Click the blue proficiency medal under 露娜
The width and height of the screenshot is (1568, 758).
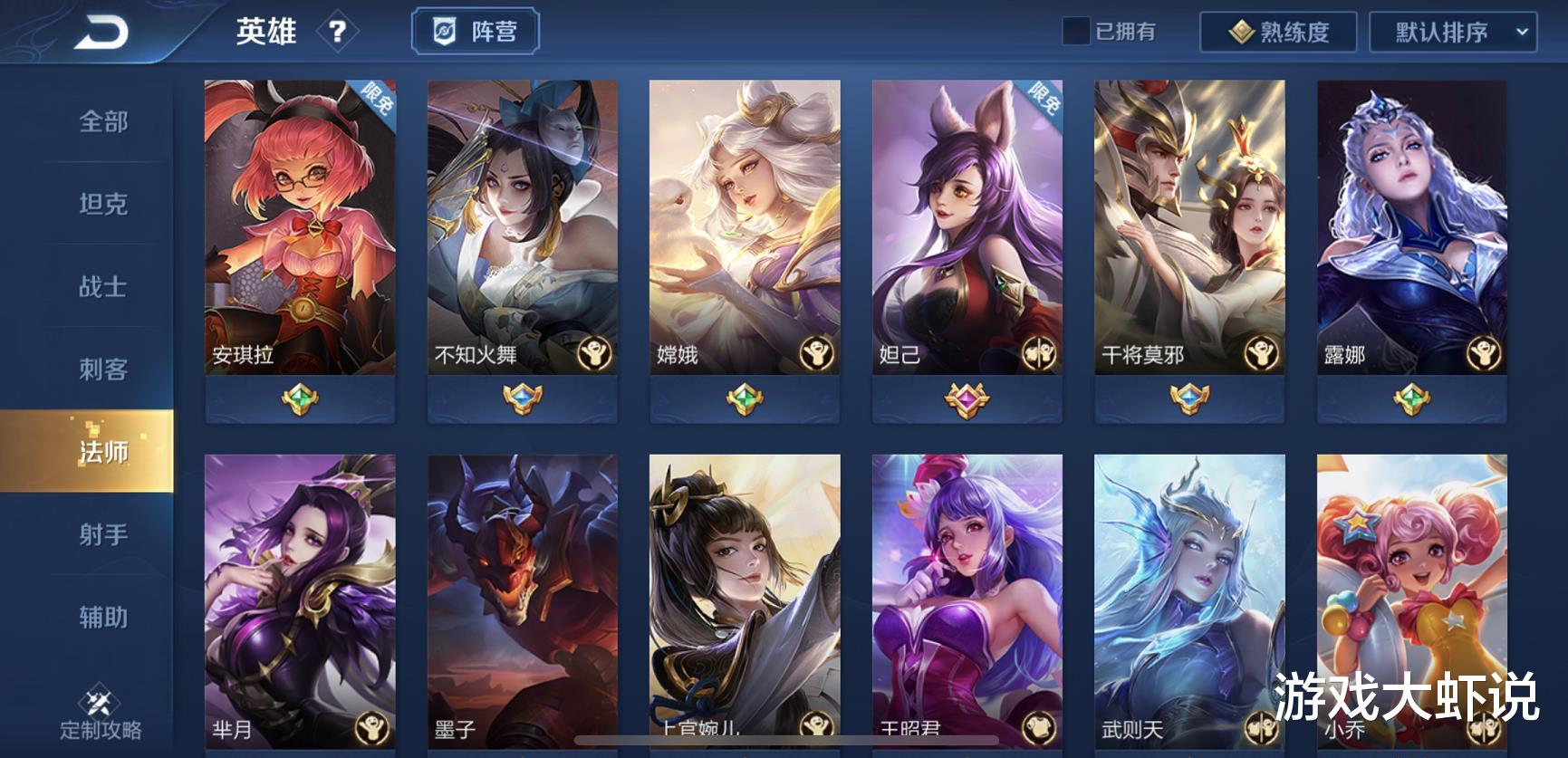pos(1410,397)
